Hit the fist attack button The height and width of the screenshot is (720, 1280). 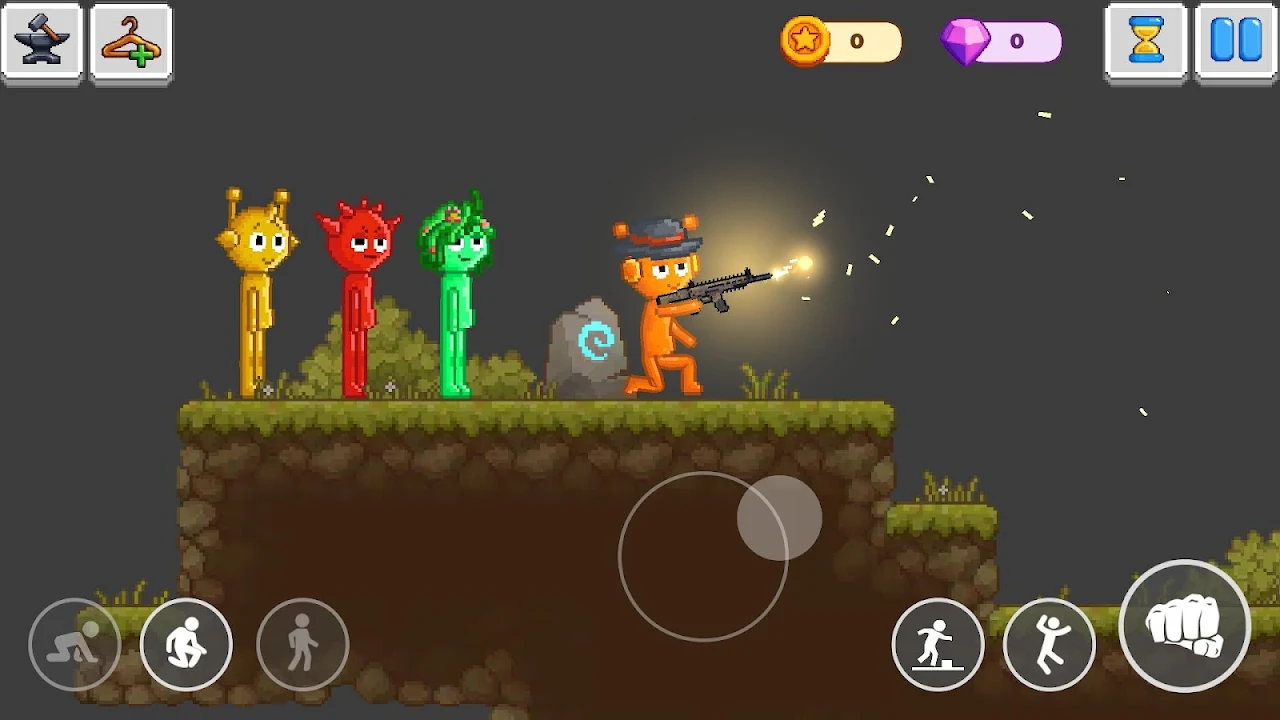[x=1185, y=626]
